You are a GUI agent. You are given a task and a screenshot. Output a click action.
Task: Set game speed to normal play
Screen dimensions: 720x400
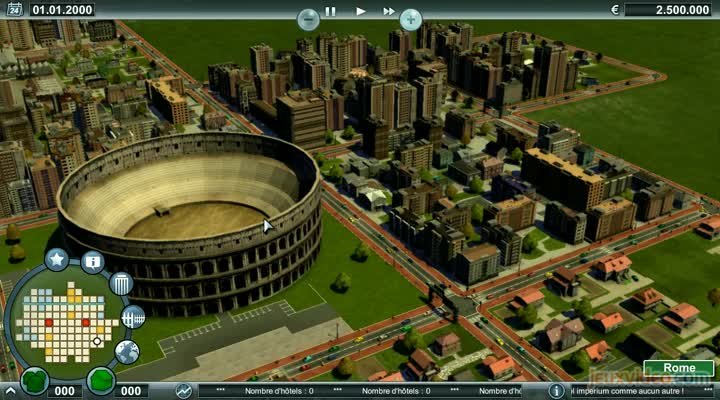[x=360, y=11]
